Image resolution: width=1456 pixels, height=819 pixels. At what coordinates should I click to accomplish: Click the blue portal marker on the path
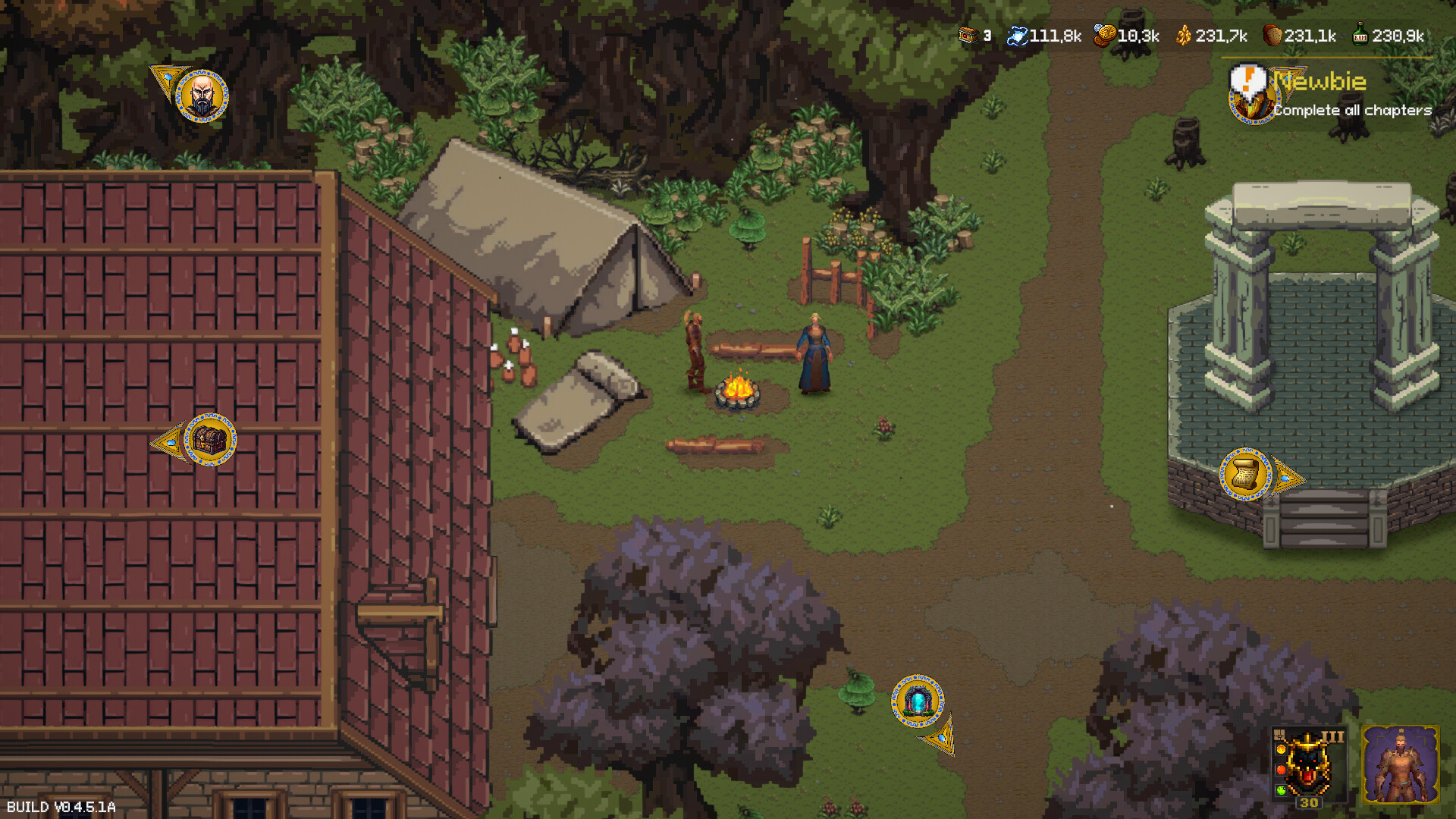[919, 702]
